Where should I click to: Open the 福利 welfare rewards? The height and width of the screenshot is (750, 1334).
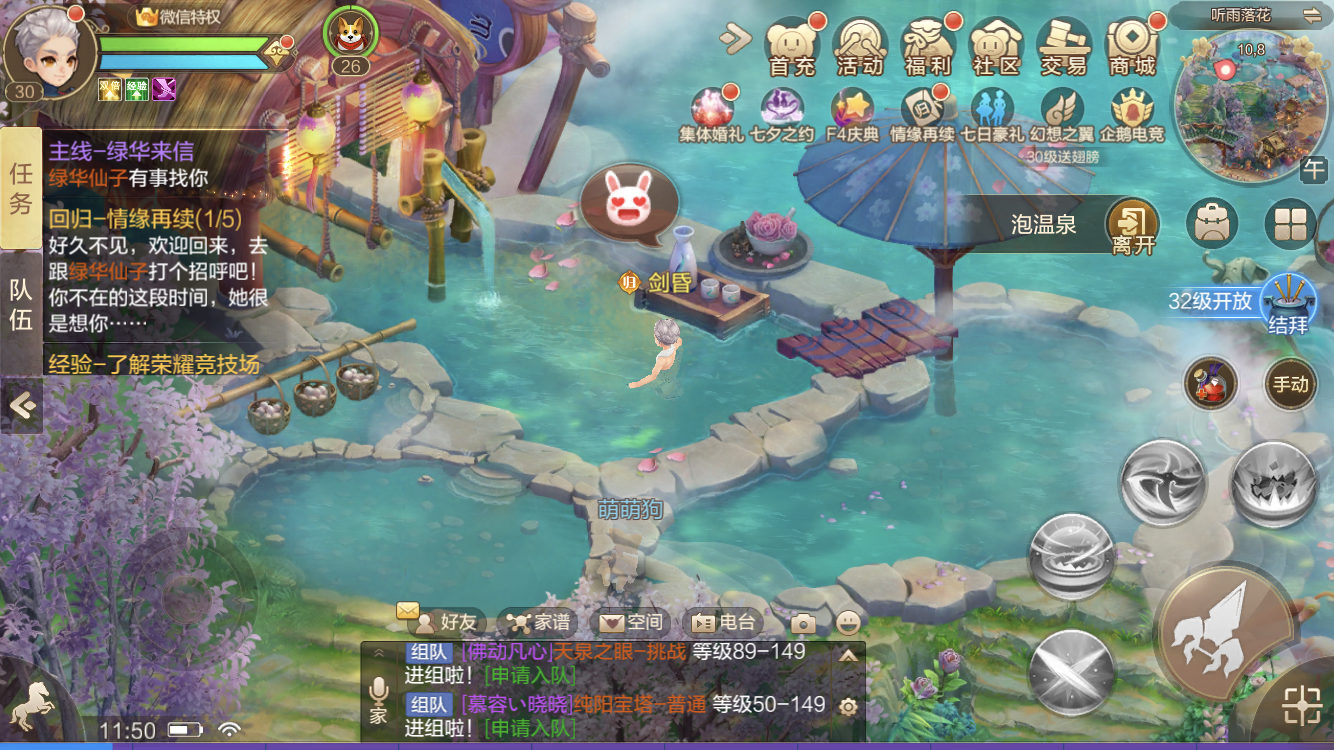(927, 46)
